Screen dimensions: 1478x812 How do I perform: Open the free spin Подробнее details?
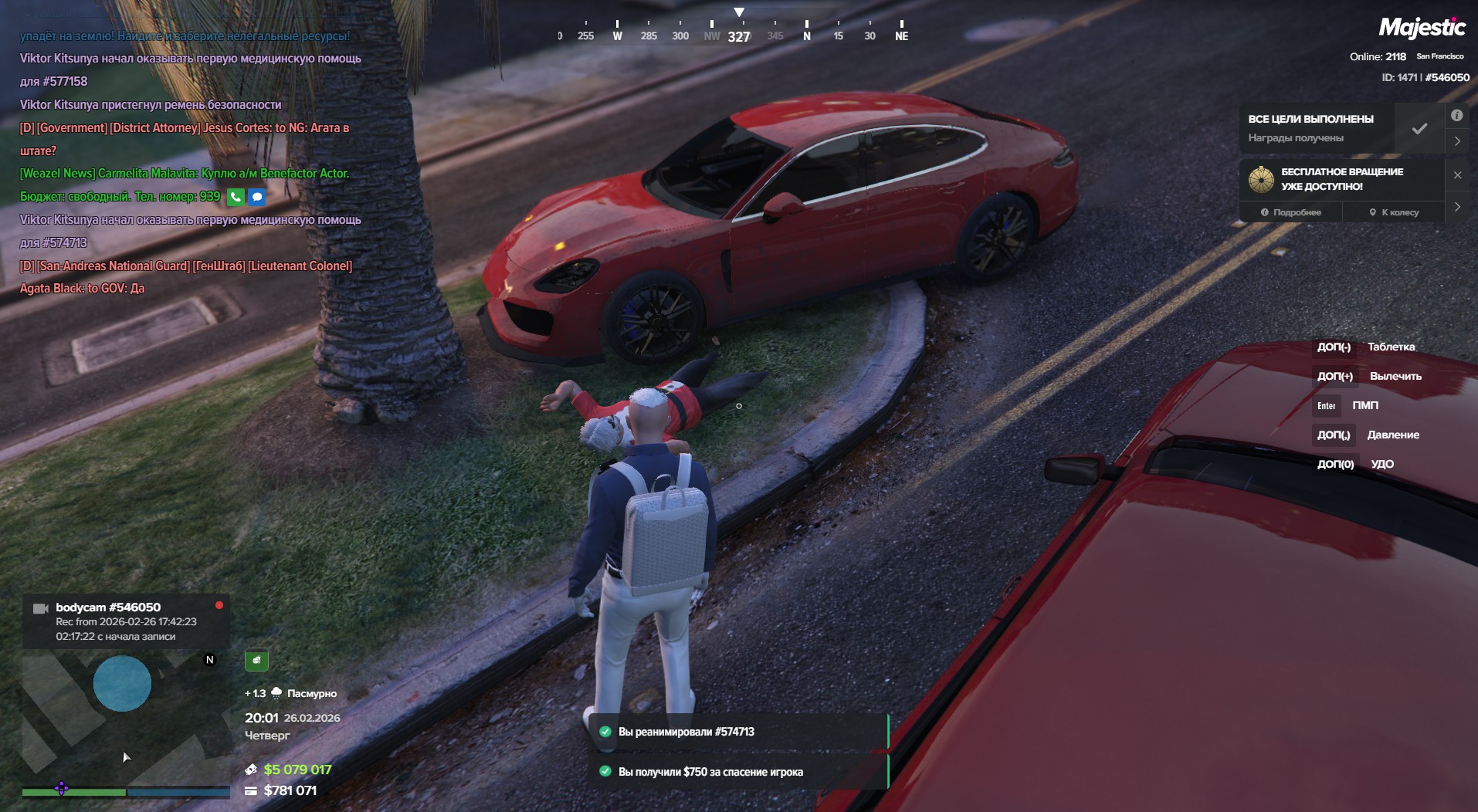tap(1290, 212)
